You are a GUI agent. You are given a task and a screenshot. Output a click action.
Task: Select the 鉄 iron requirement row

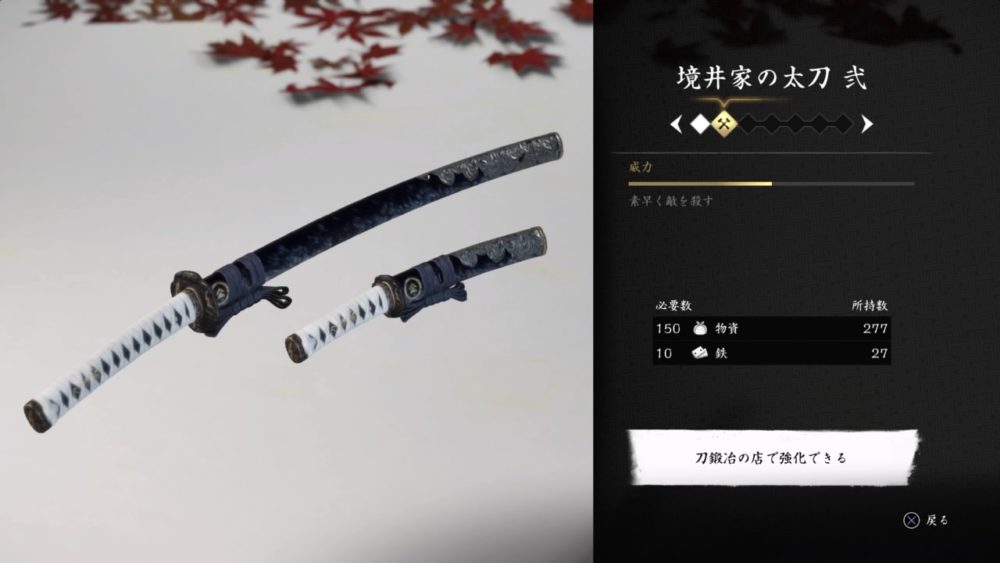(x=771, y=353)
